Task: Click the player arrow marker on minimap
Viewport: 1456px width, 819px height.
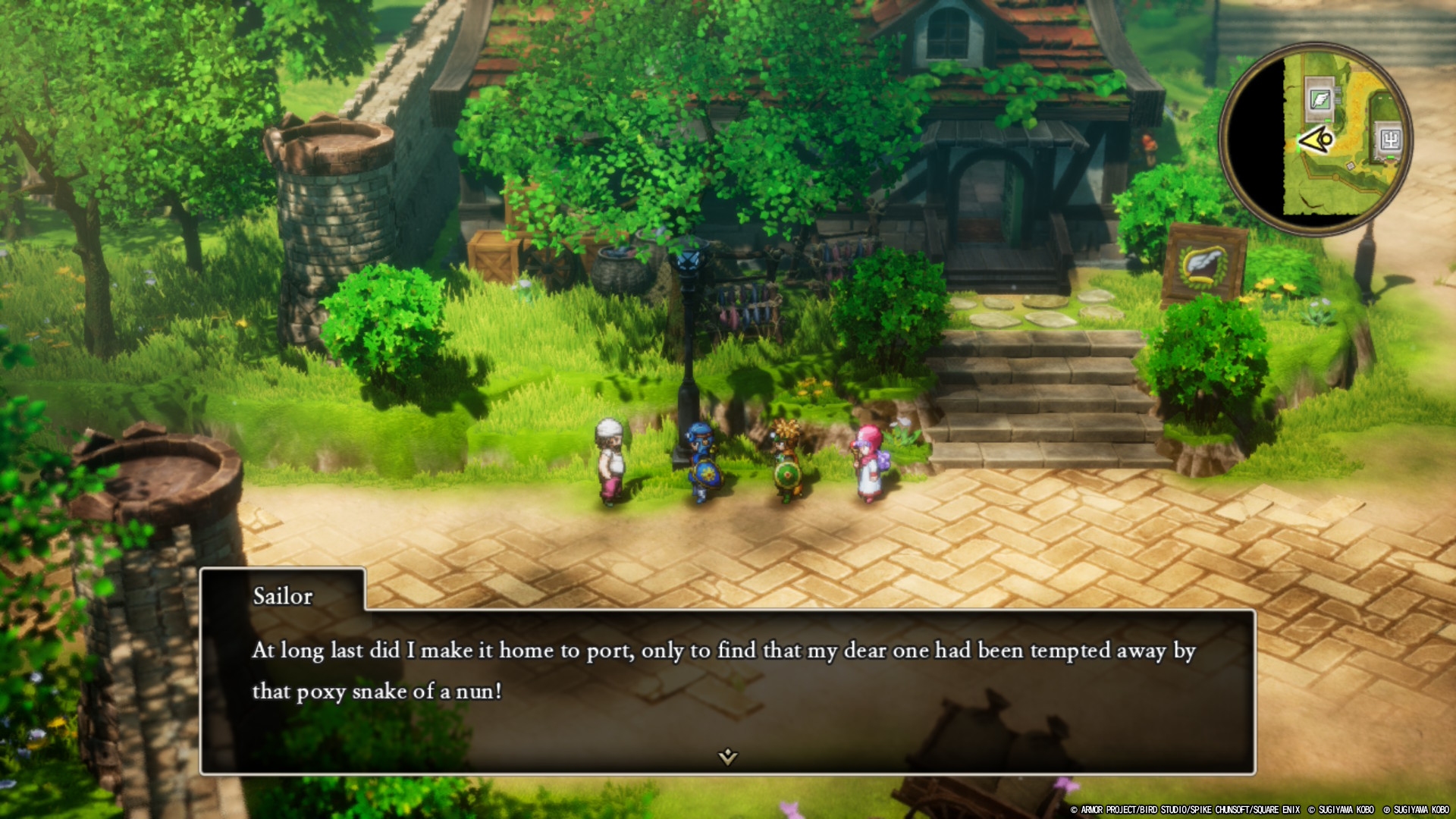Action: (x=1316, y=140)
